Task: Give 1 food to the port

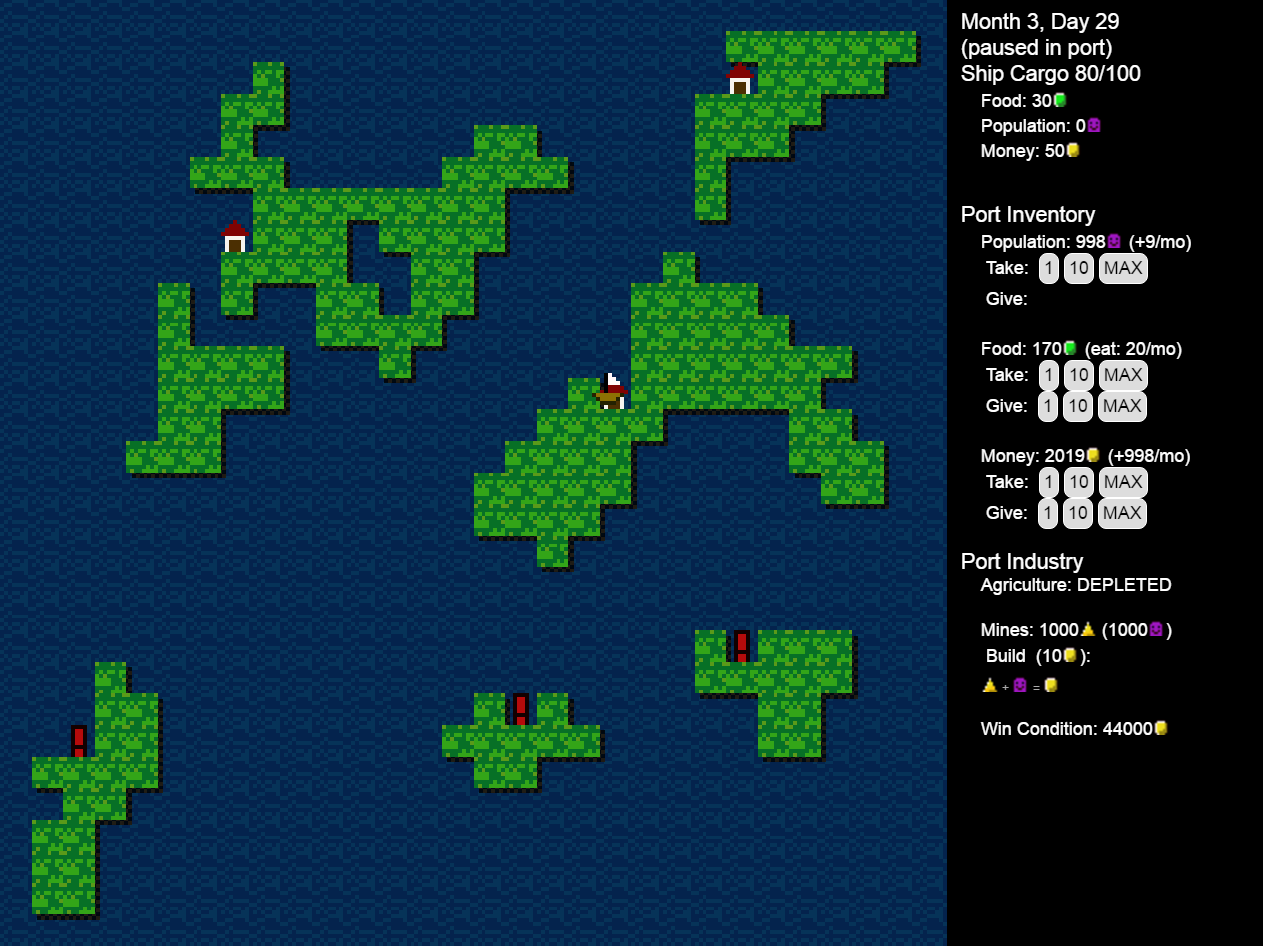Action: click(x=1048, y=406)
